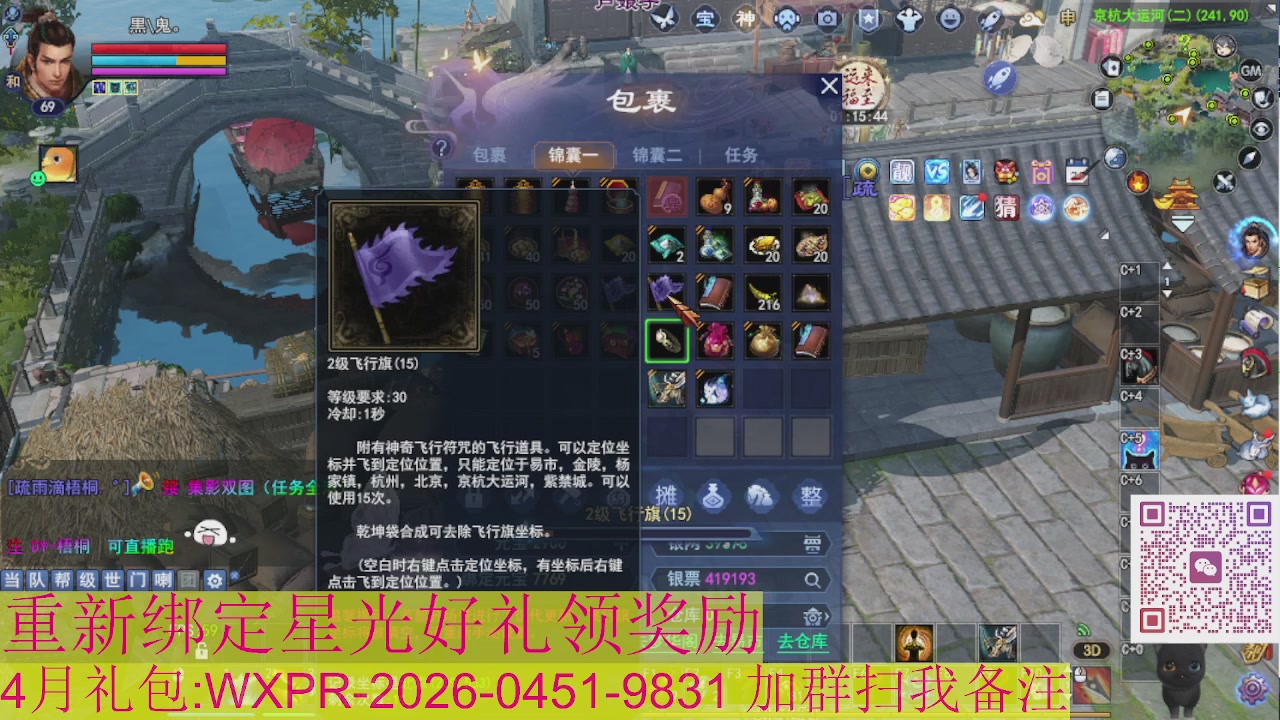
Task: Open the calendar sign-in event icon
Action: tap(1077, 172)
